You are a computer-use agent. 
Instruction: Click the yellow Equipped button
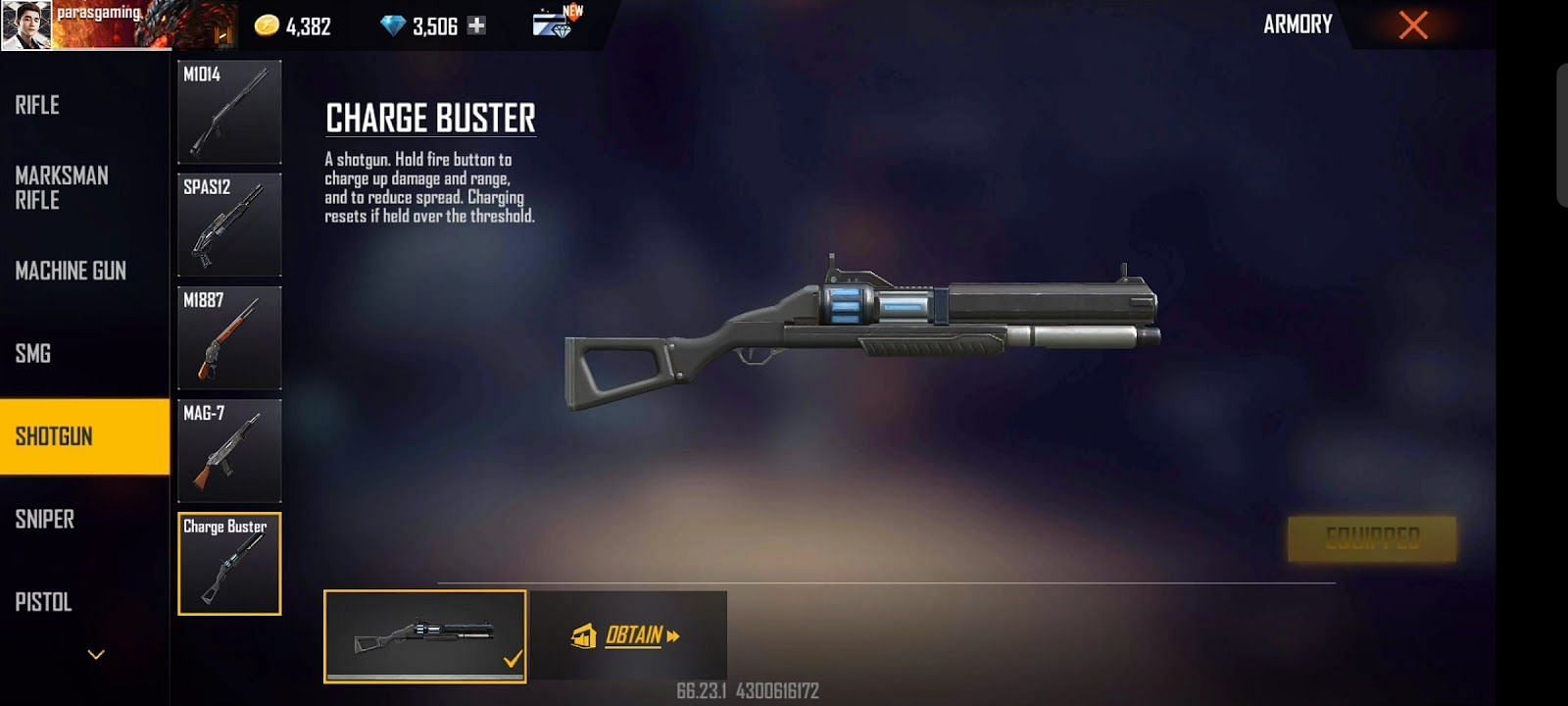point(1371,538)
